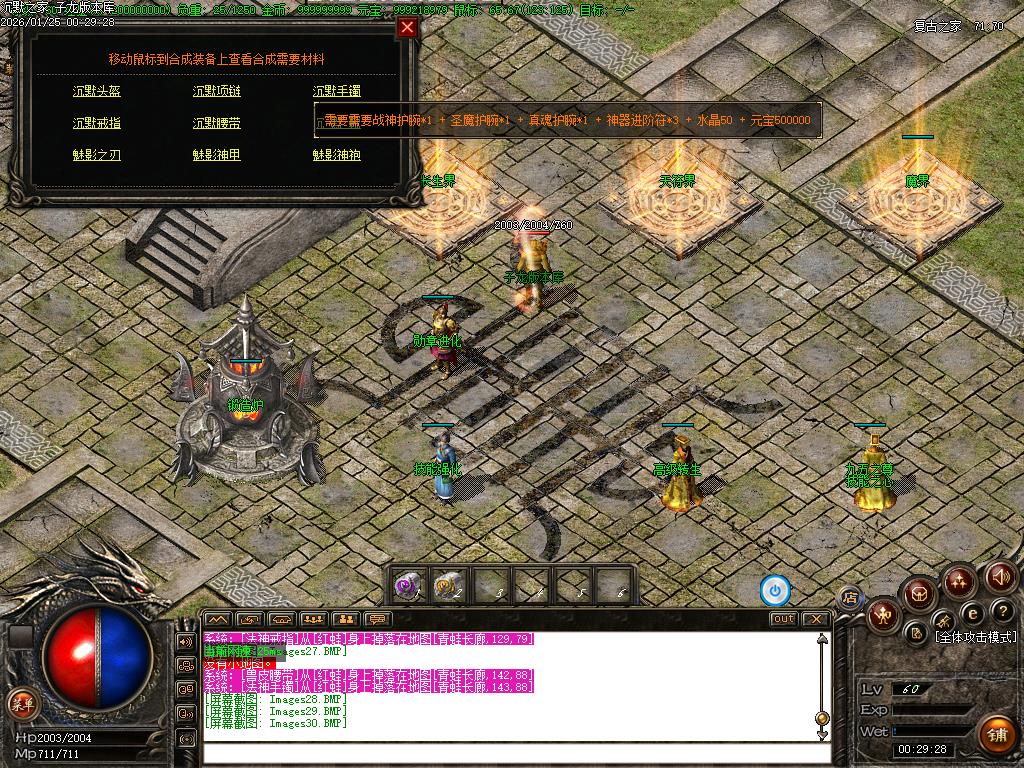This screenshot has width=1024, height=768.
Task: Open the question mark help button
Action: pos(1002,611)
